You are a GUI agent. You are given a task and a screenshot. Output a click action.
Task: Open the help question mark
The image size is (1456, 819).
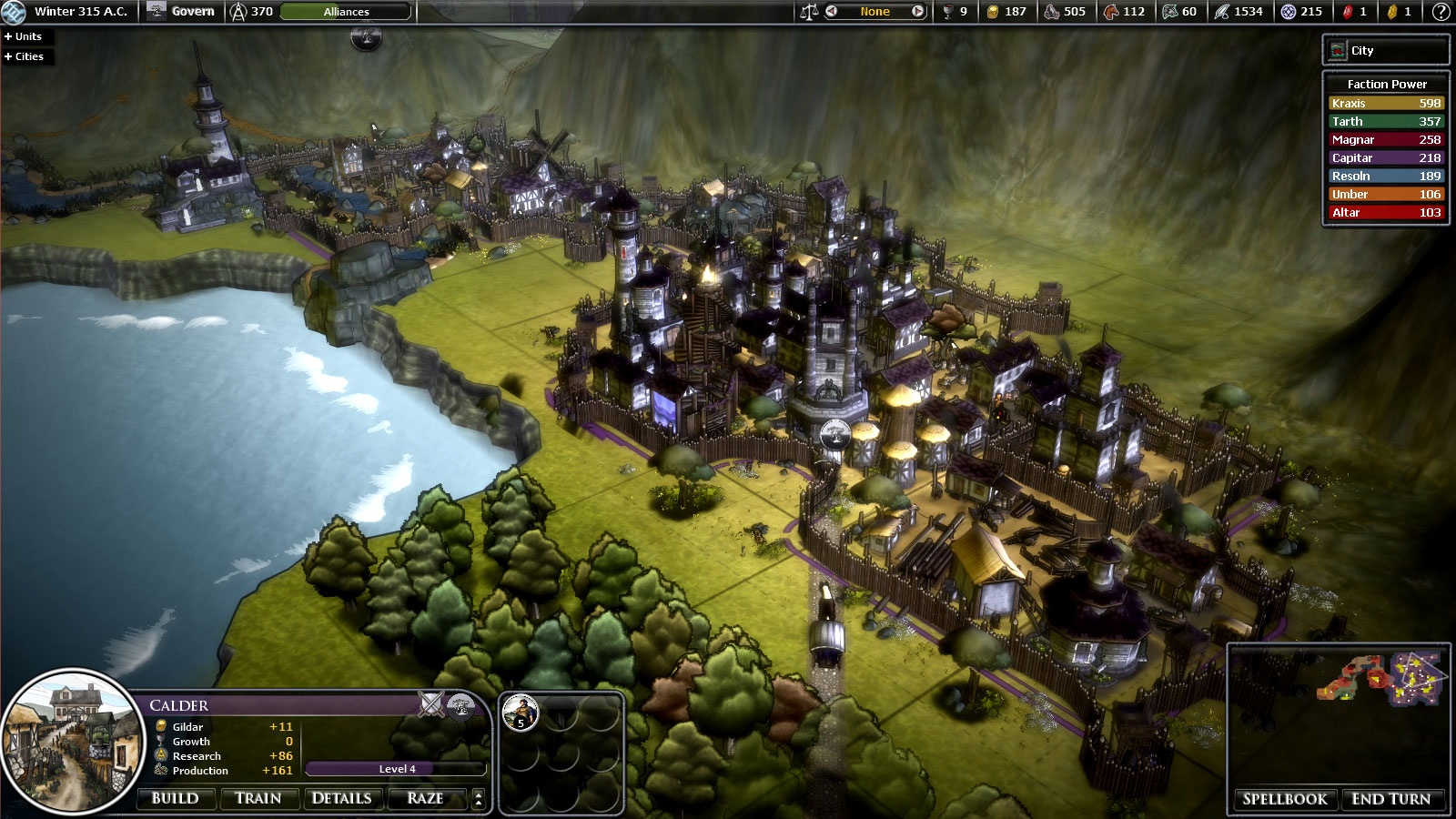point(1441,12)
